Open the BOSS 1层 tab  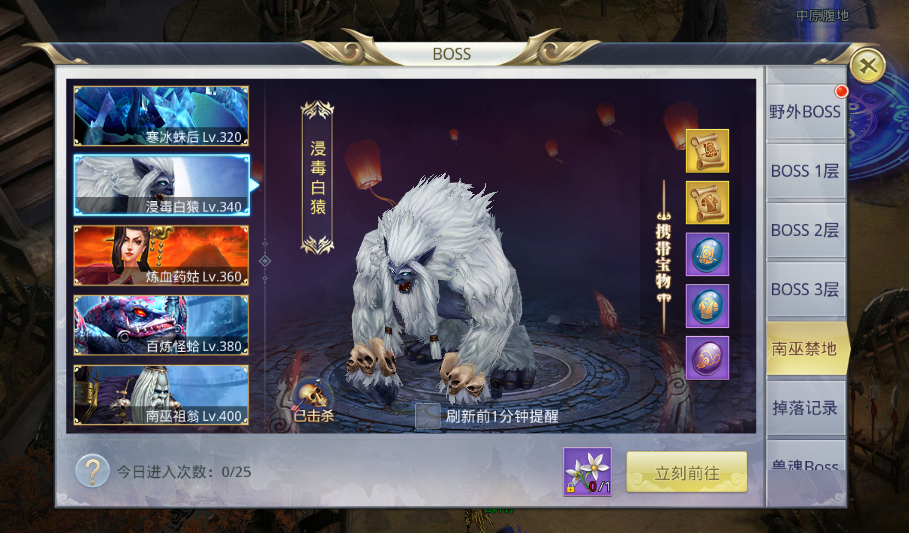(805, 171)
